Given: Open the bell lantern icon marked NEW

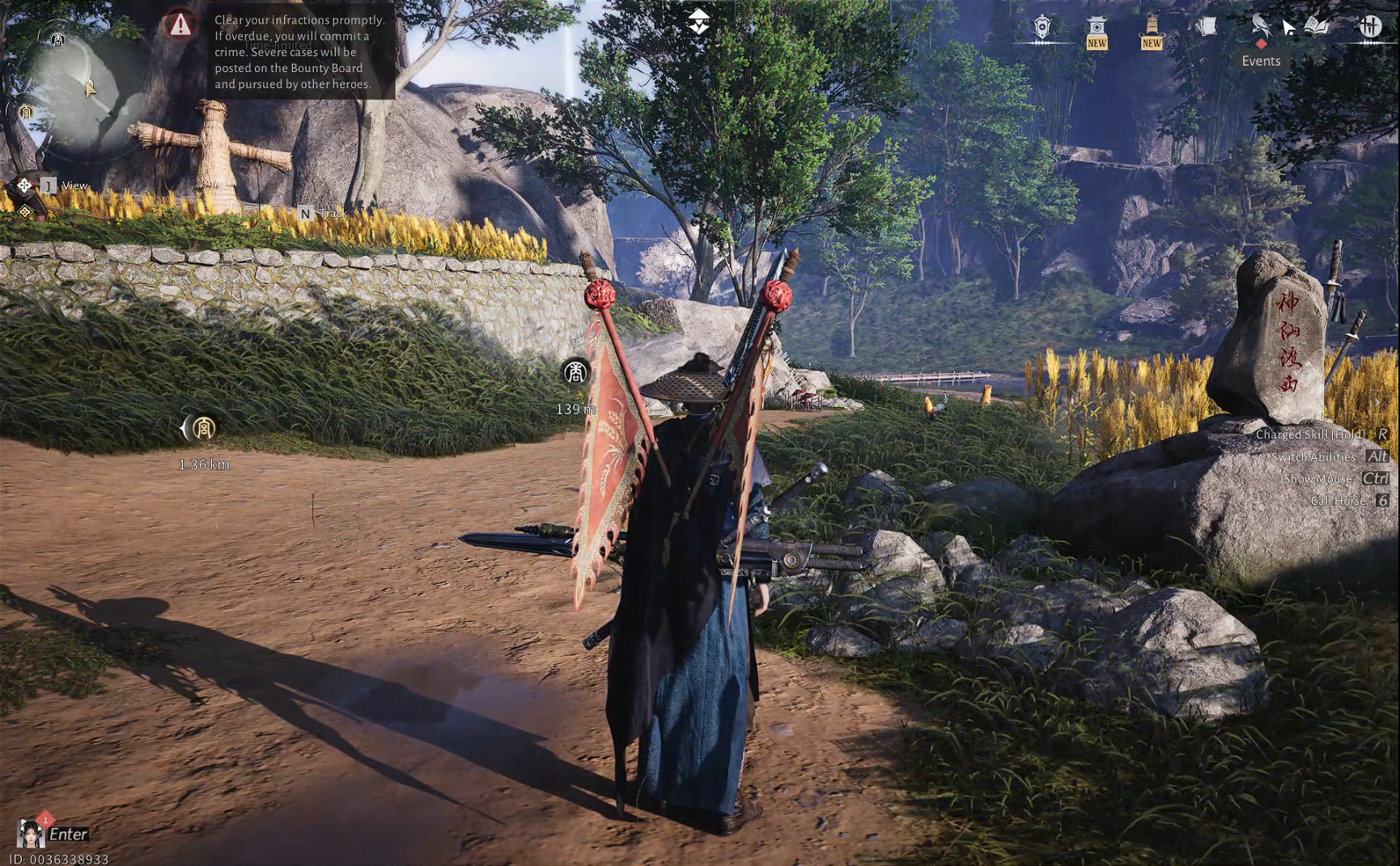Looking at the screenshot, I should 1152,25.
